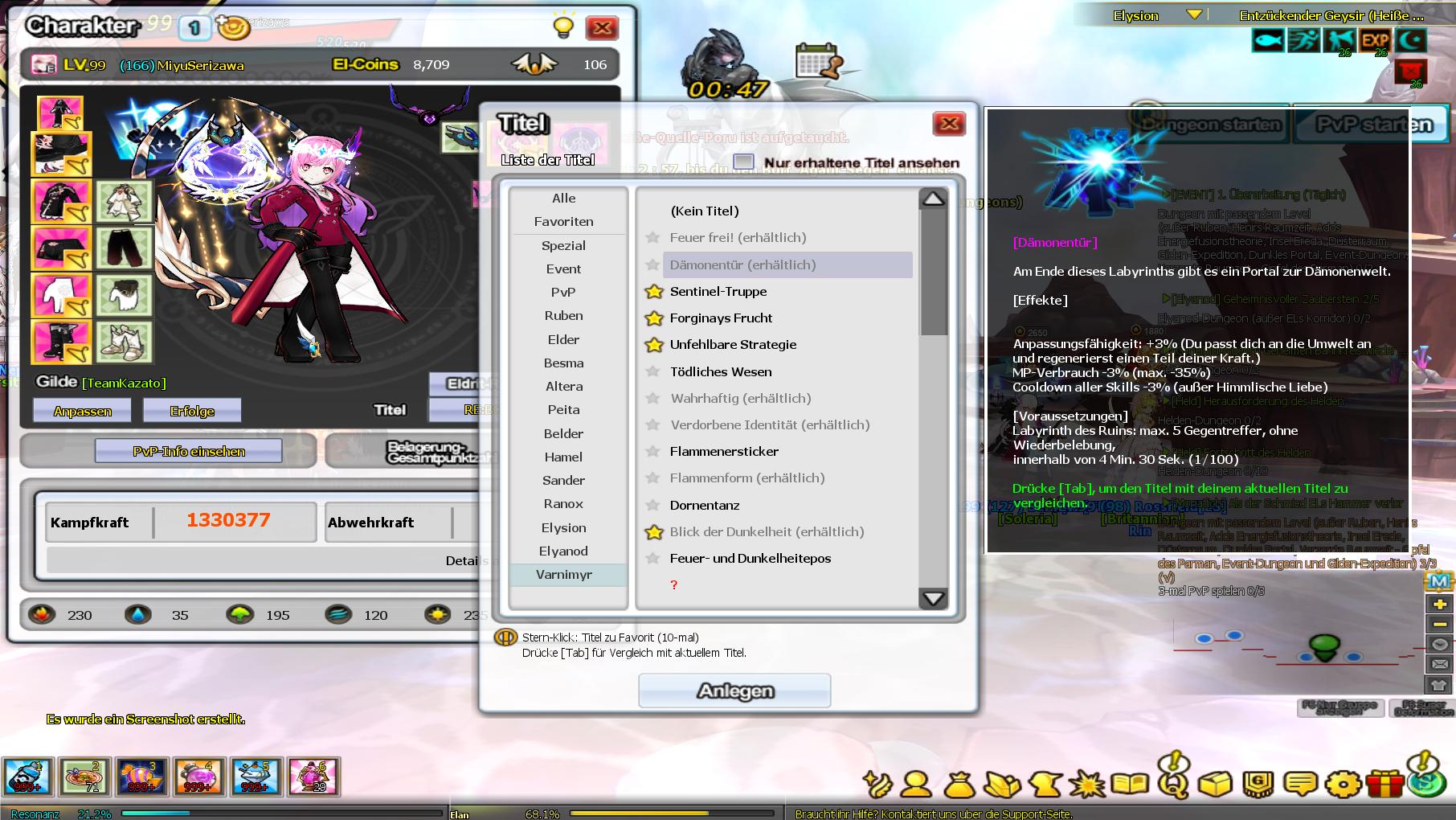Open the Elysion location dropdown
The width and height of the screenshot is (1456, 820).
click(1194, 15)
